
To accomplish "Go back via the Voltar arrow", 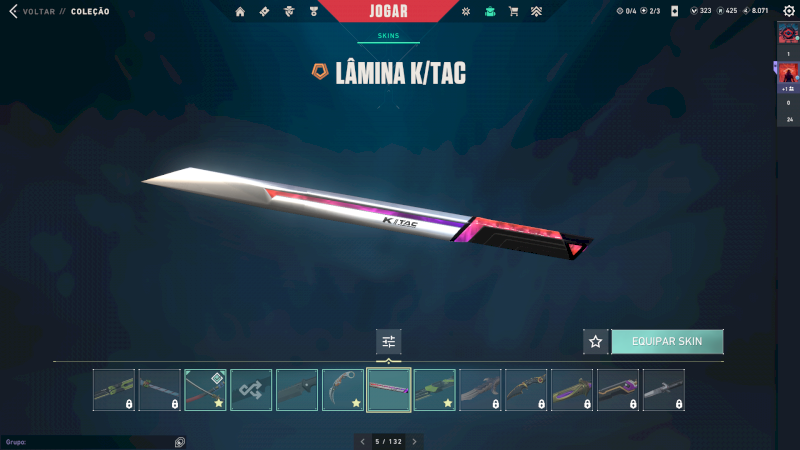I will 13,11.
